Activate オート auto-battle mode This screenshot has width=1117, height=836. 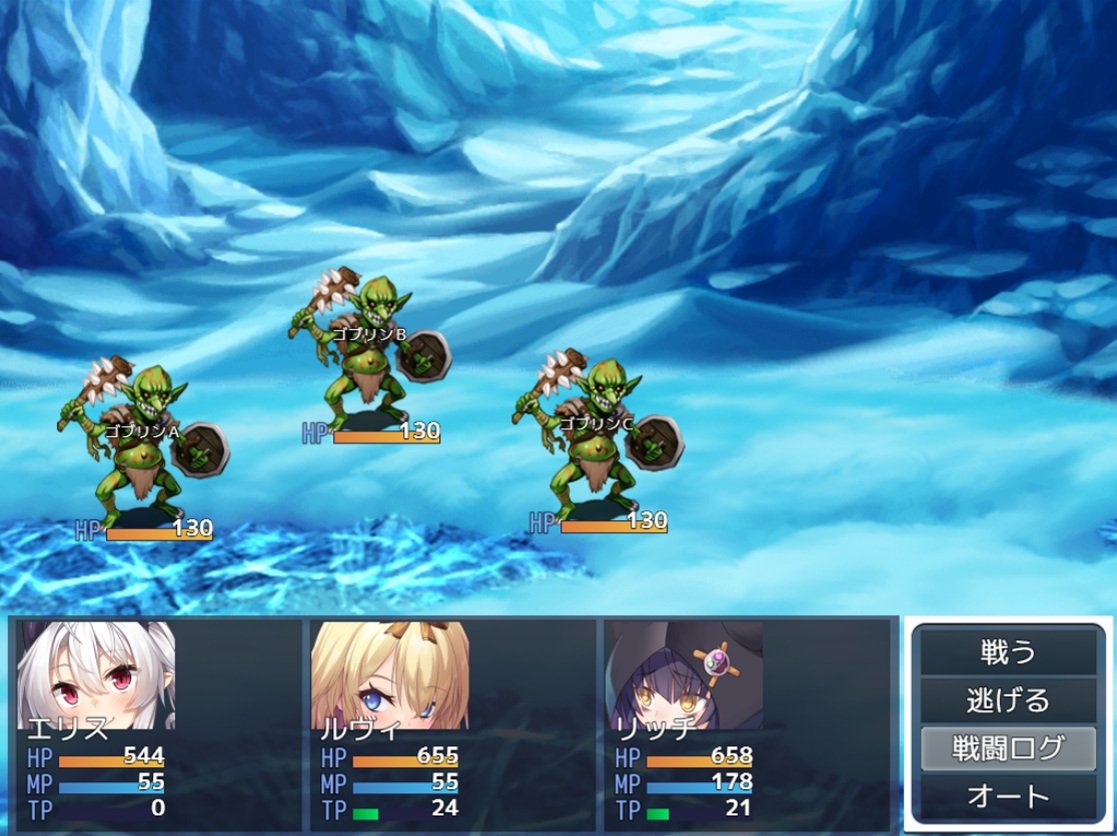(1008, 796)
